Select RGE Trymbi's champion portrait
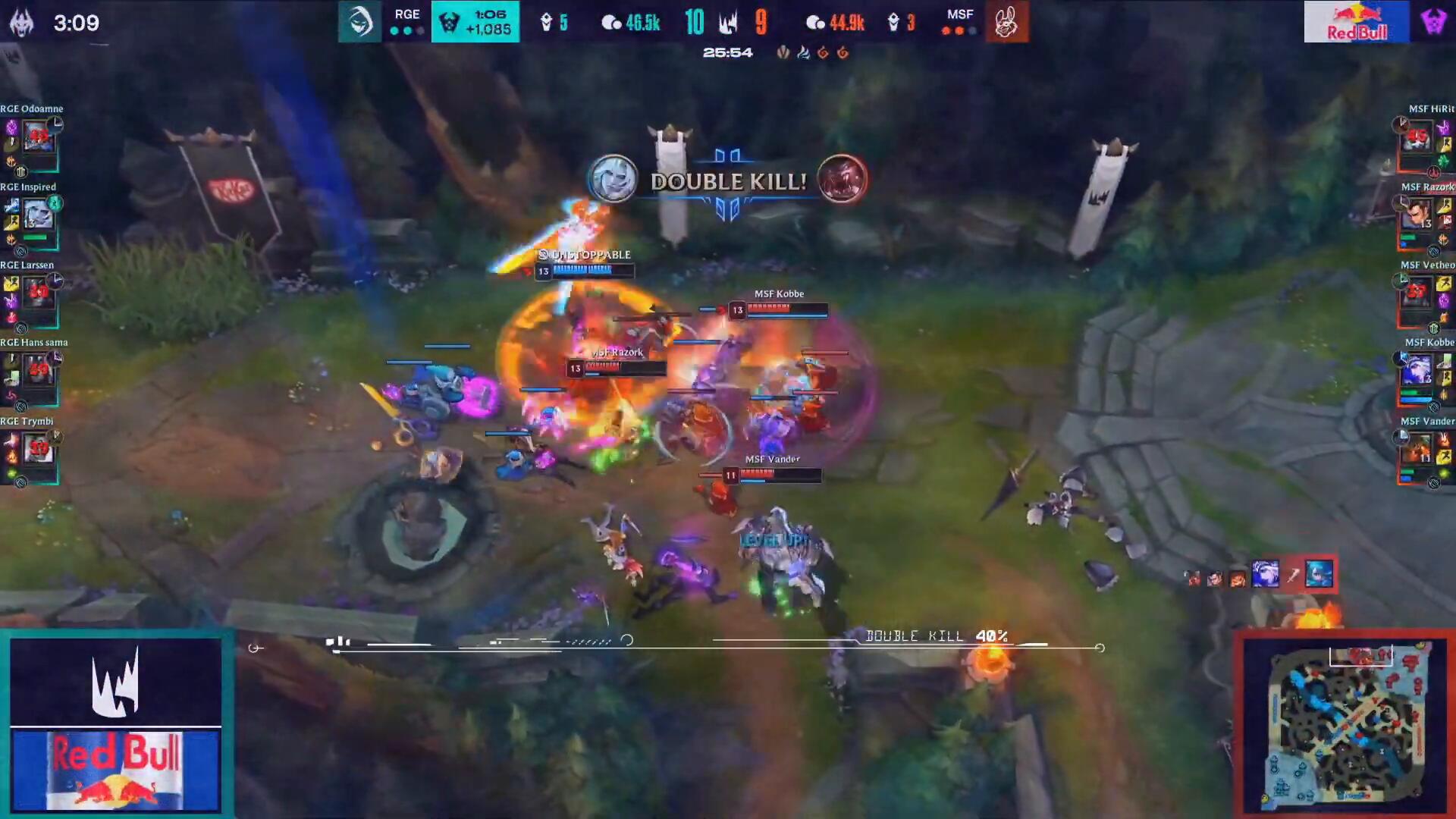Image resolution: width=1456 pixels, height=819 pixels. 38,449
